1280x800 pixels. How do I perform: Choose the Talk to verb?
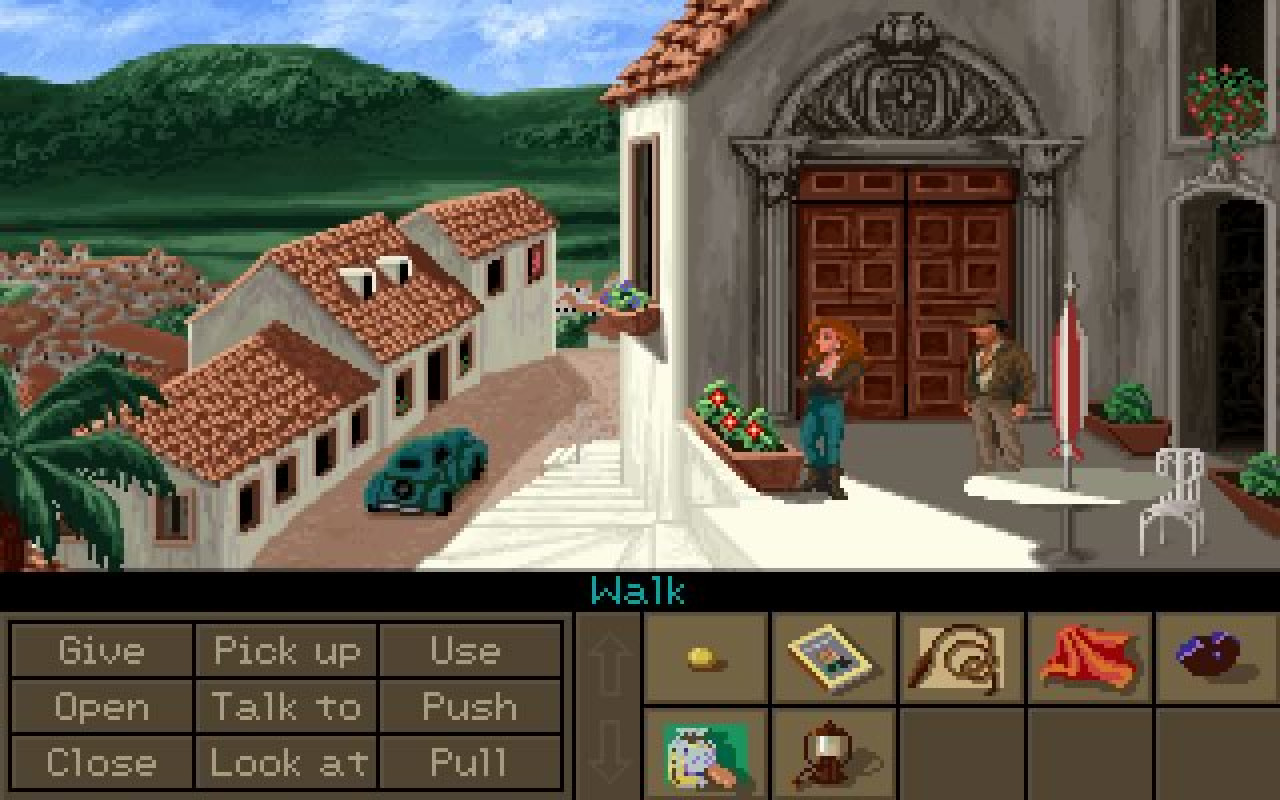point(286,707)
